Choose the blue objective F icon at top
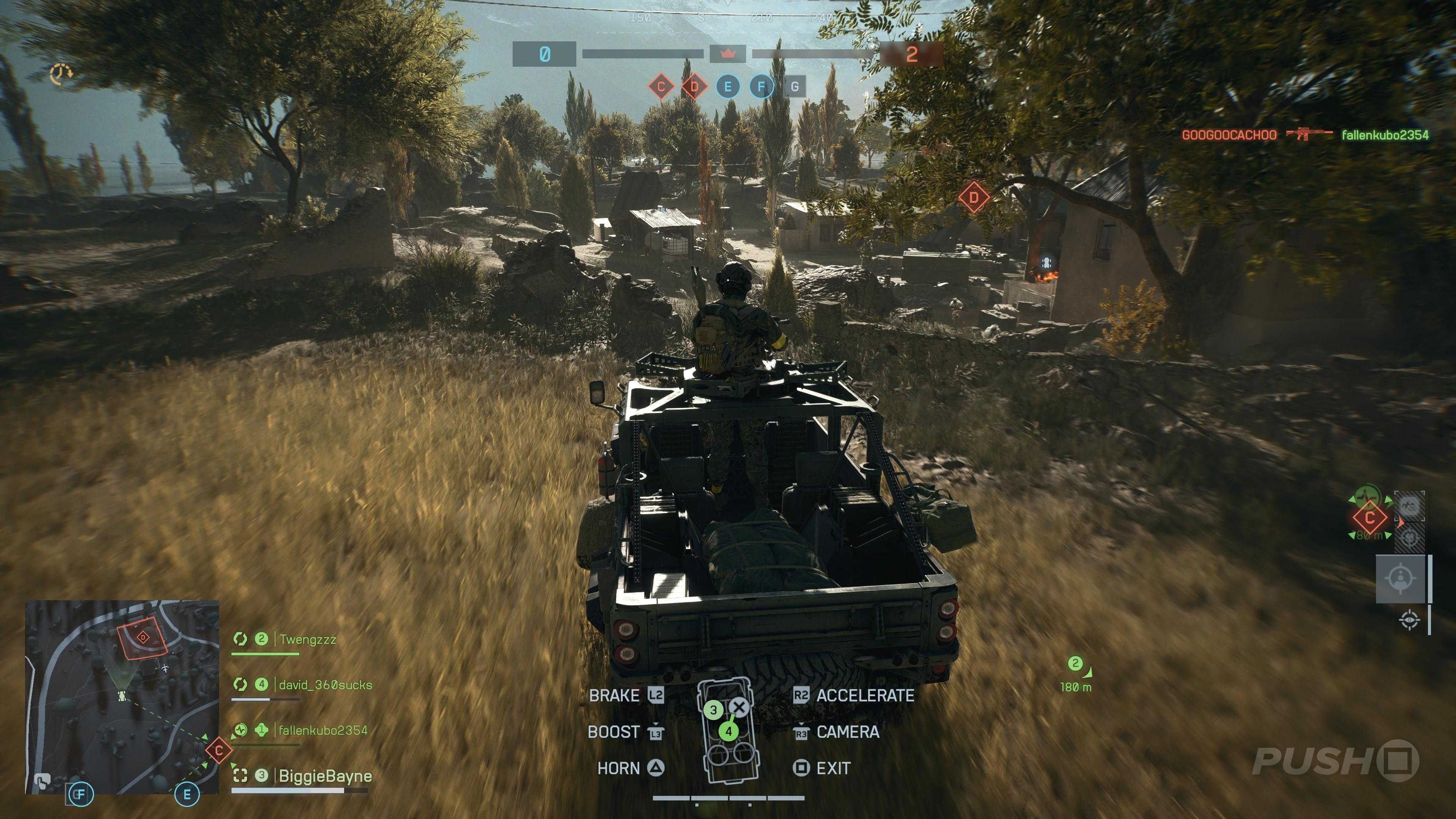1456x819 pixels. tap(761, 87)
